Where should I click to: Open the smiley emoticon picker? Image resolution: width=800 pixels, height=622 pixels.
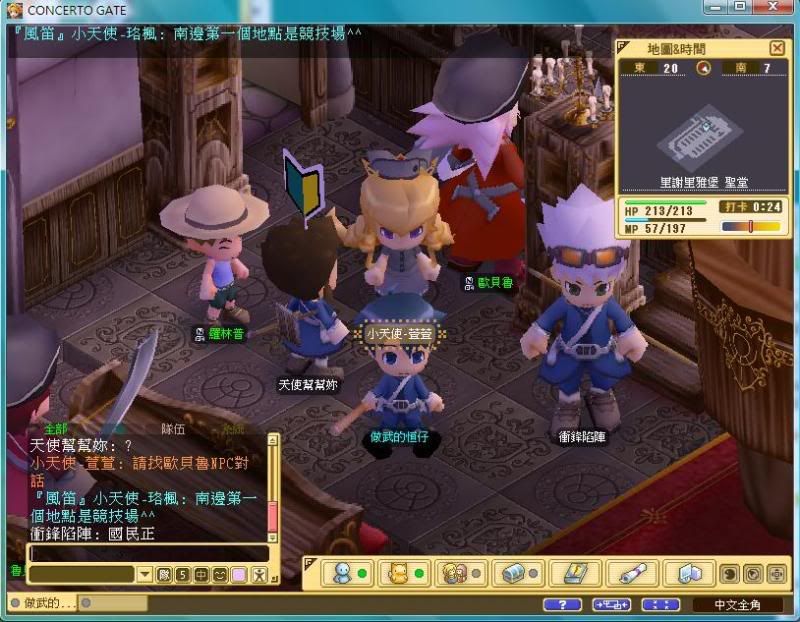click(219, 574)
